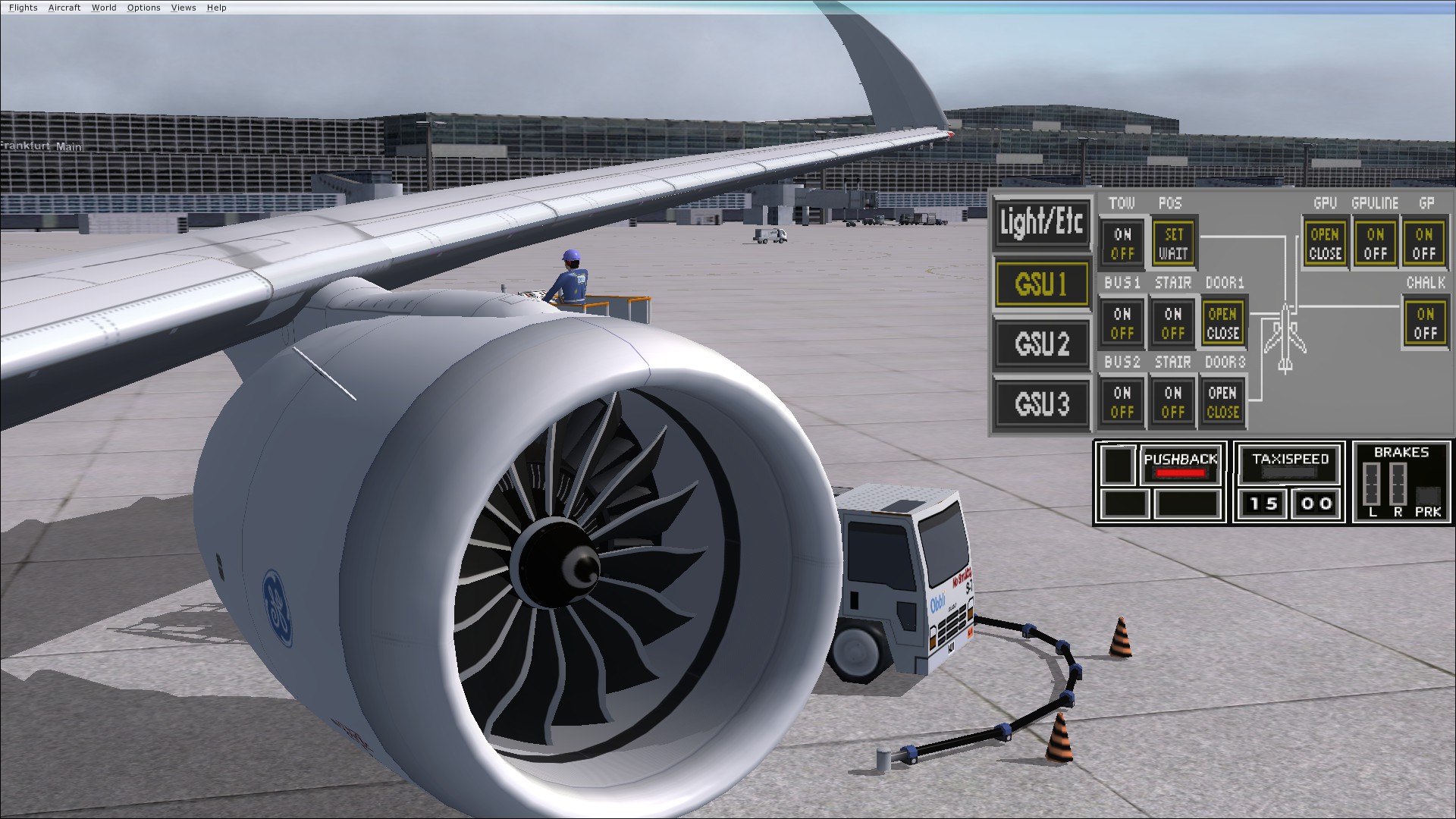1456x819 pixels.
Task: Enable the CHALK setting
Action: (1425, 315)
